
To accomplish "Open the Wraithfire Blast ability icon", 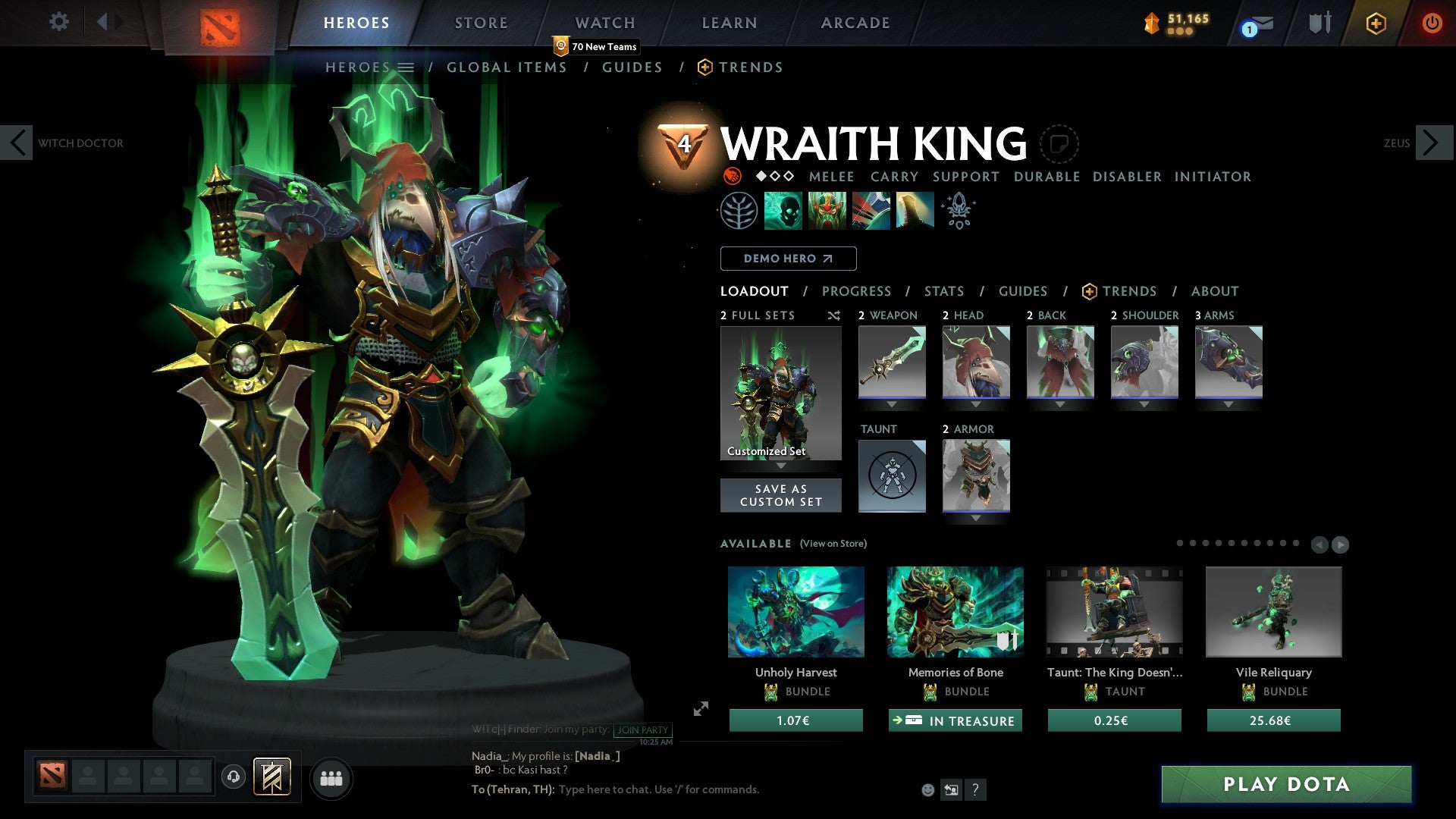I will (x=781, y=210).
